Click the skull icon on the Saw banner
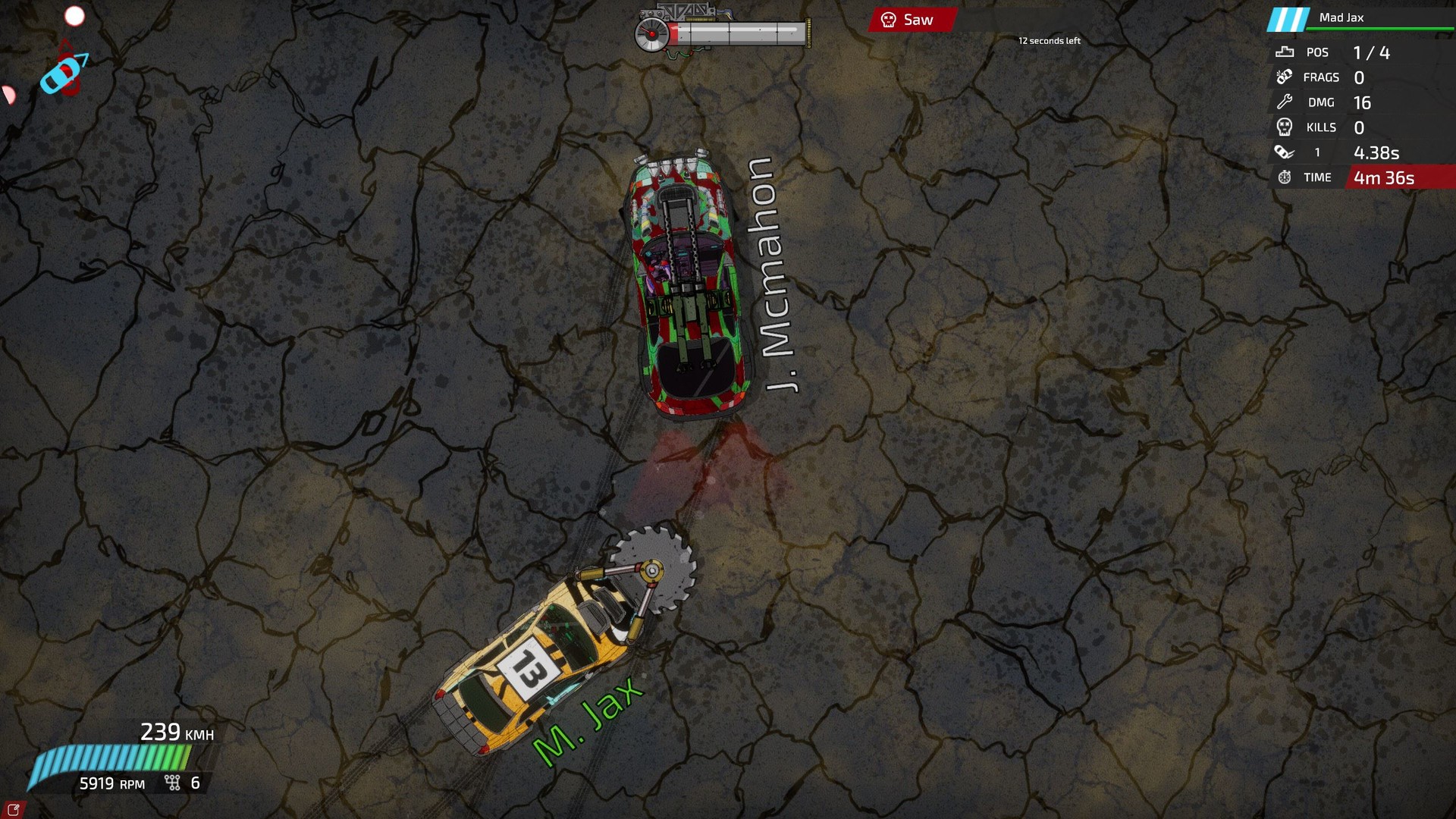 887,20
